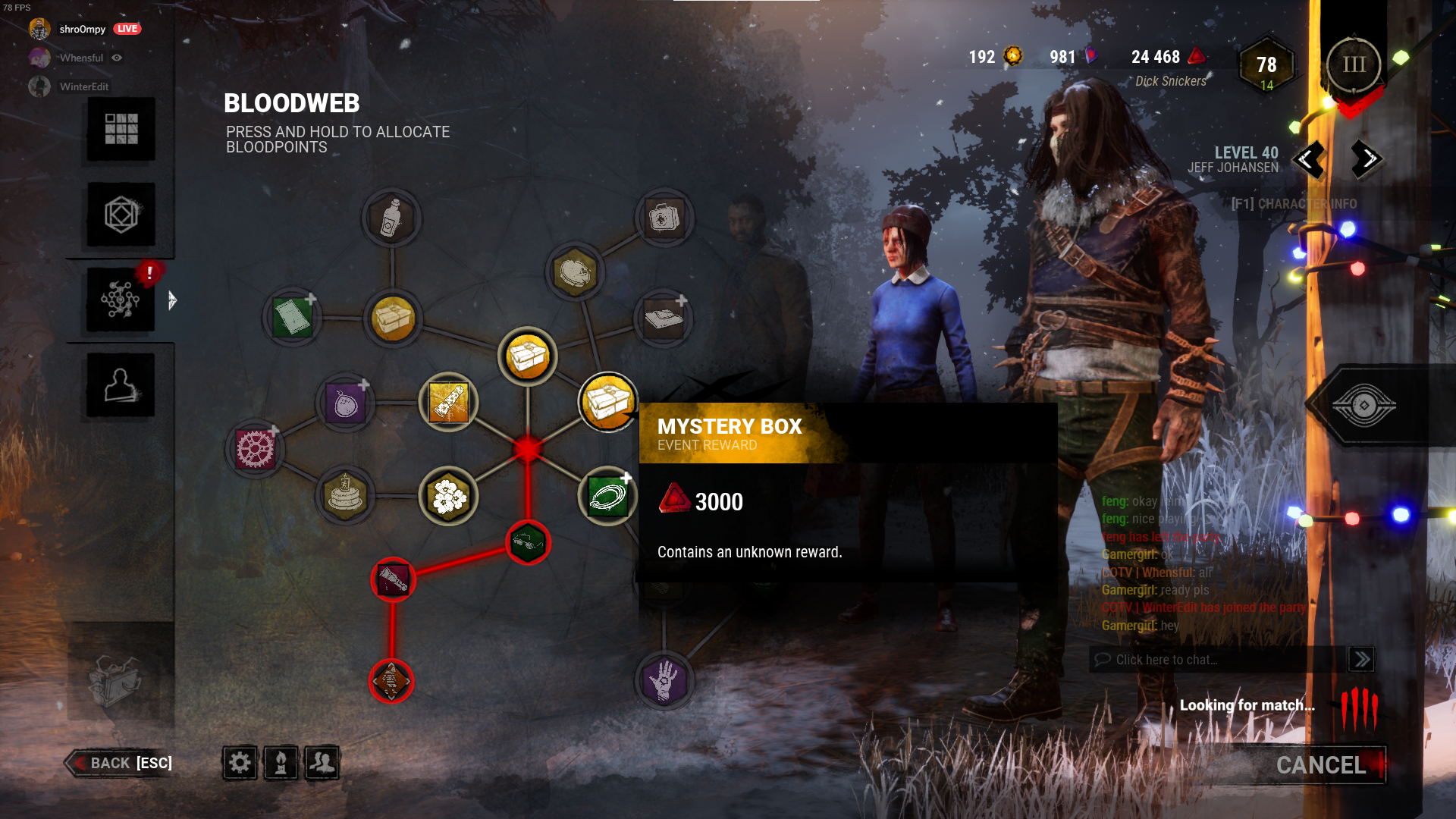Go to previous character with left chevron
The height and width of the screenshot is (819, 1456).
(x=1308, y=160)
